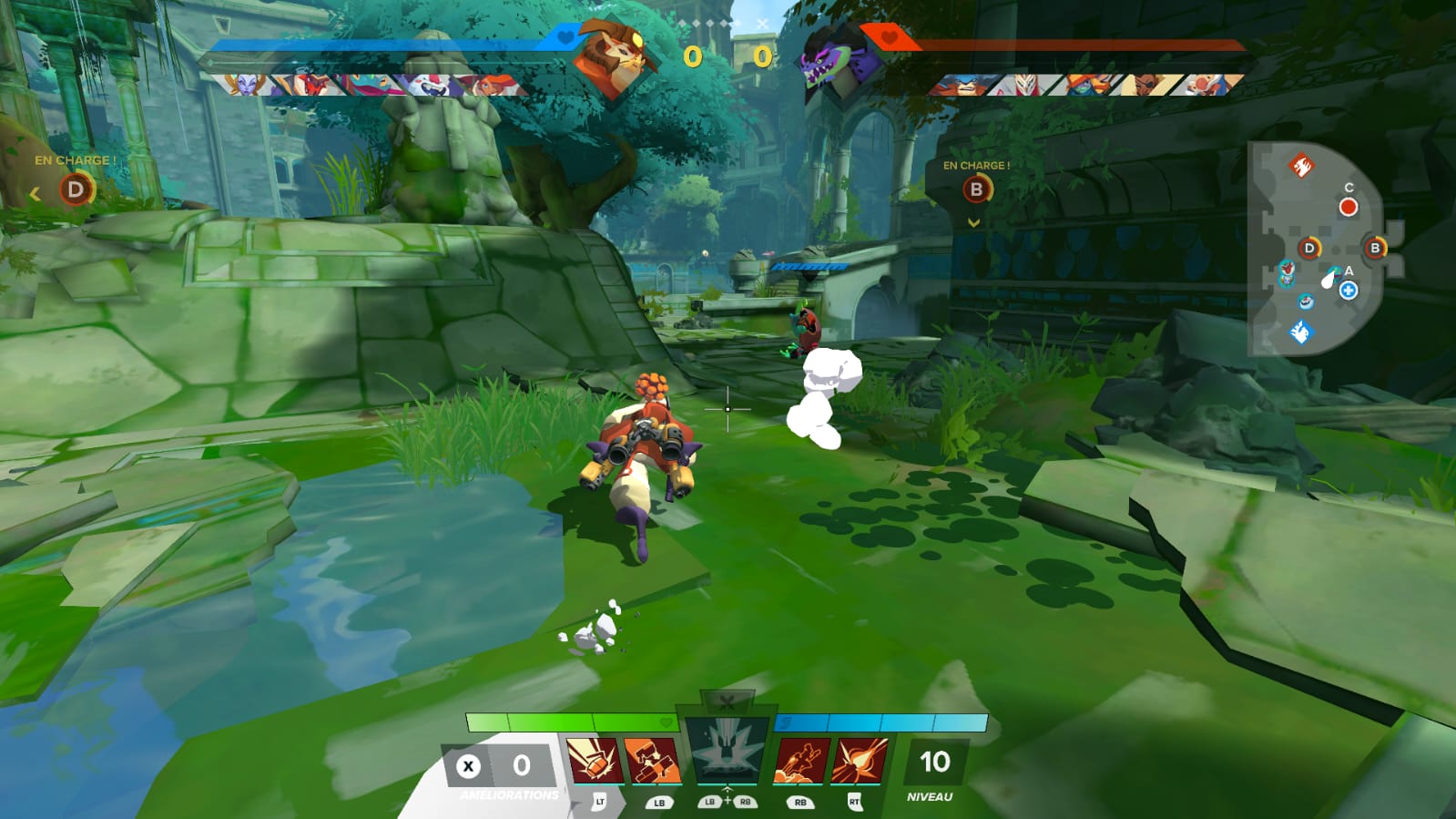Image resolution: width=1456 pixels, height=819 pixels.
Task: Activate the grenade throw ability icon
Action: [x=594, y=761]
